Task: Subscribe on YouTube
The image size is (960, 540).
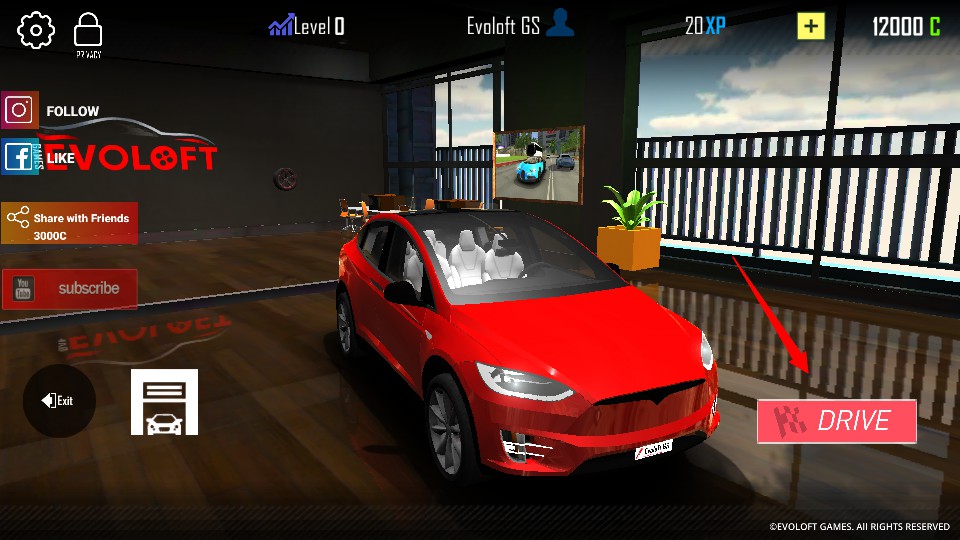Action: pos(69,289)
